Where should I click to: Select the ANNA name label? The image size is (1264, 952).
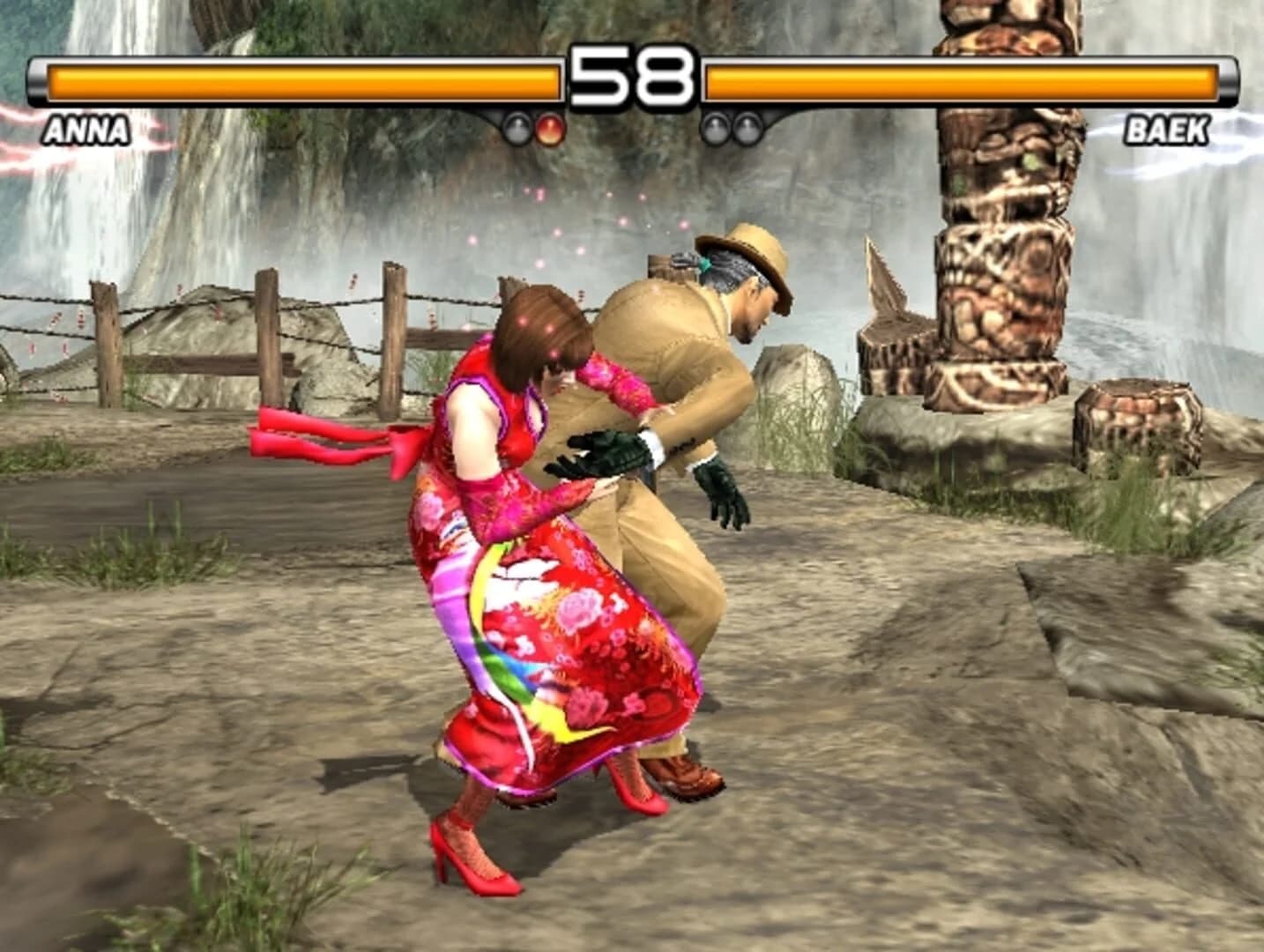point(86,130)
